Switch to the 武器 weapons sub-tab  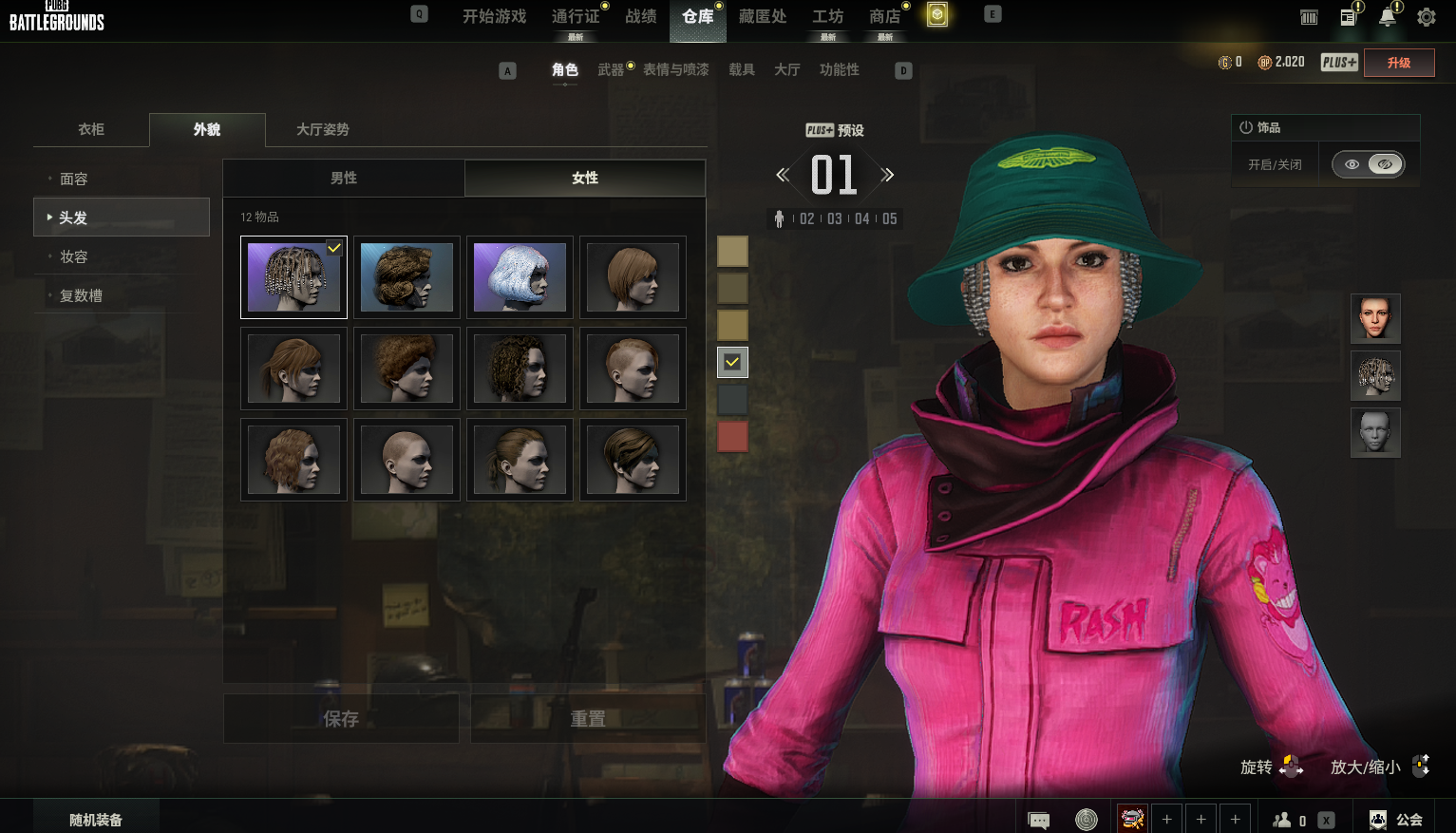pyautogui.click(x=611, y=69)
